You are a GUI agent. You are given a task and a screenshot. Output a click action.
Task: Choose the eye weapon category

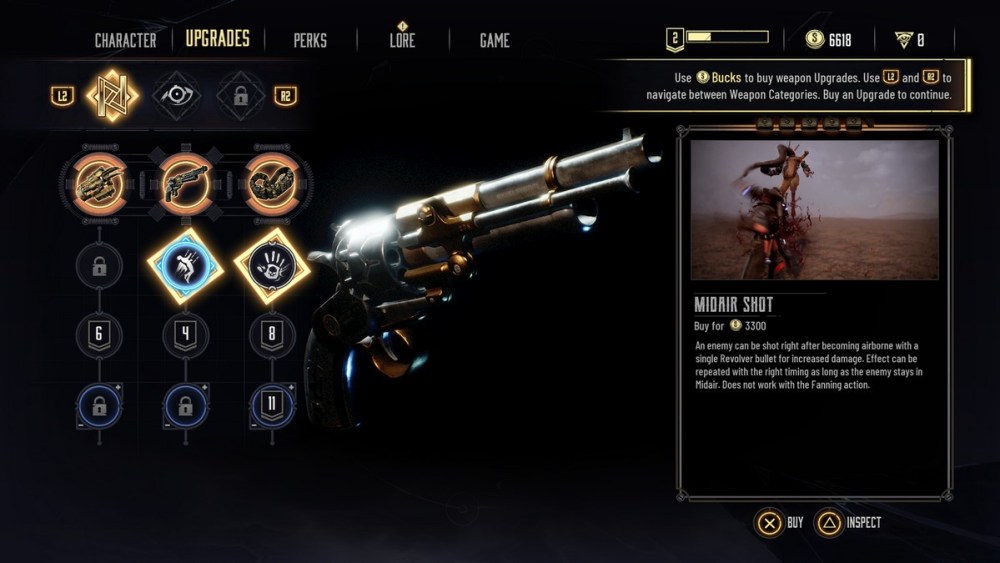pos(177,96)
